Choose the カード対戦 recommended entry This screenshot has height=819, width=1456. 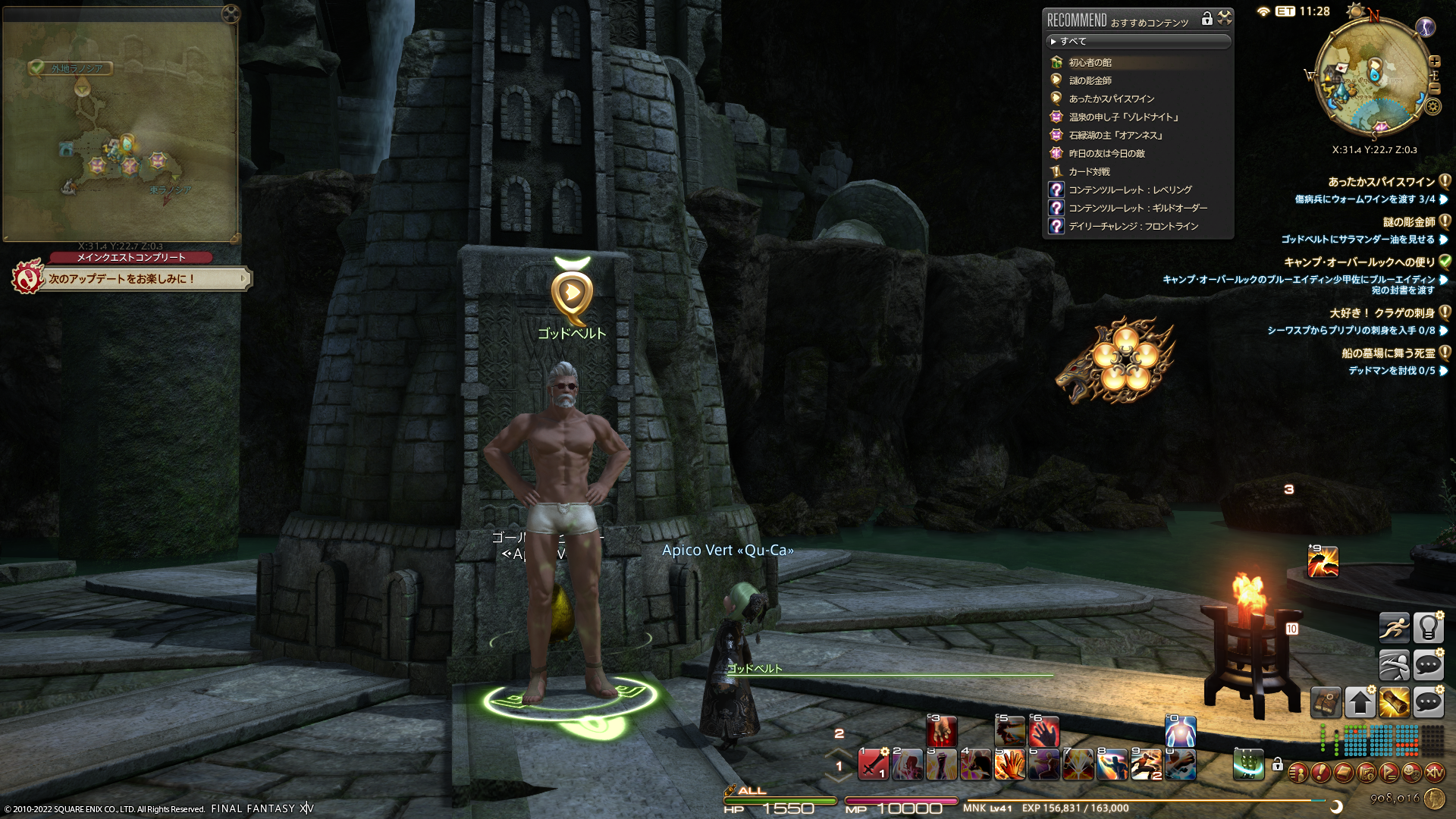click(1089, 171)
